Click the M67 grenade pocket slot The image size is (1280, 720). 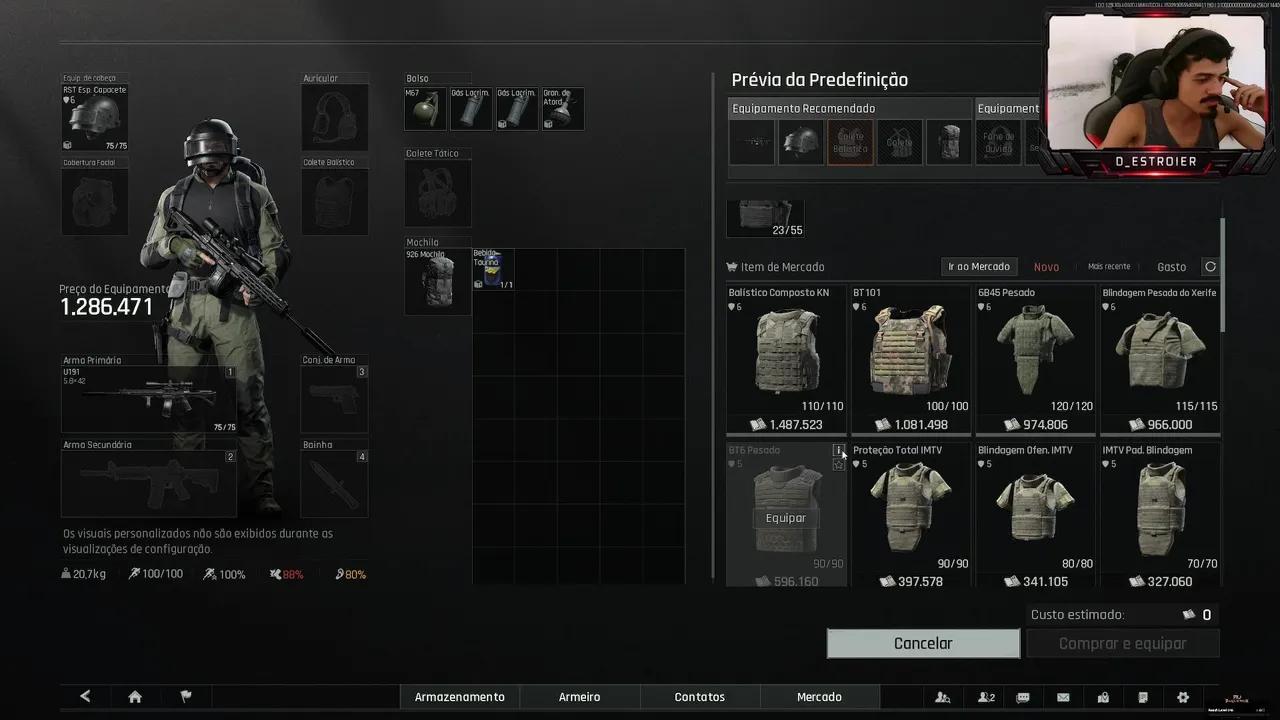[x=425, y=109]
